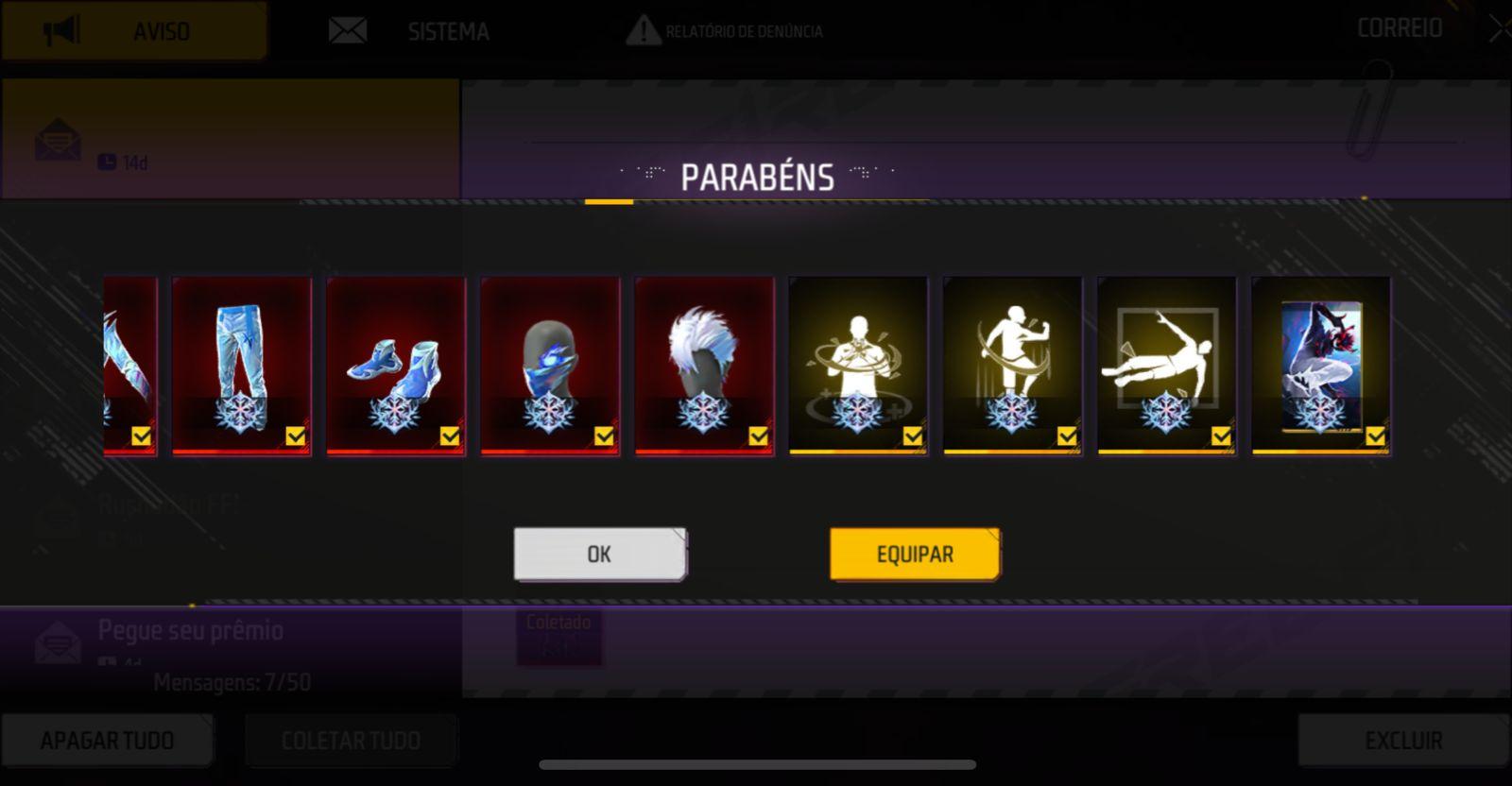Tap the yellow EQUIPAR button
The height and width of the screenshot is (786, 1512).
[914, 554]
